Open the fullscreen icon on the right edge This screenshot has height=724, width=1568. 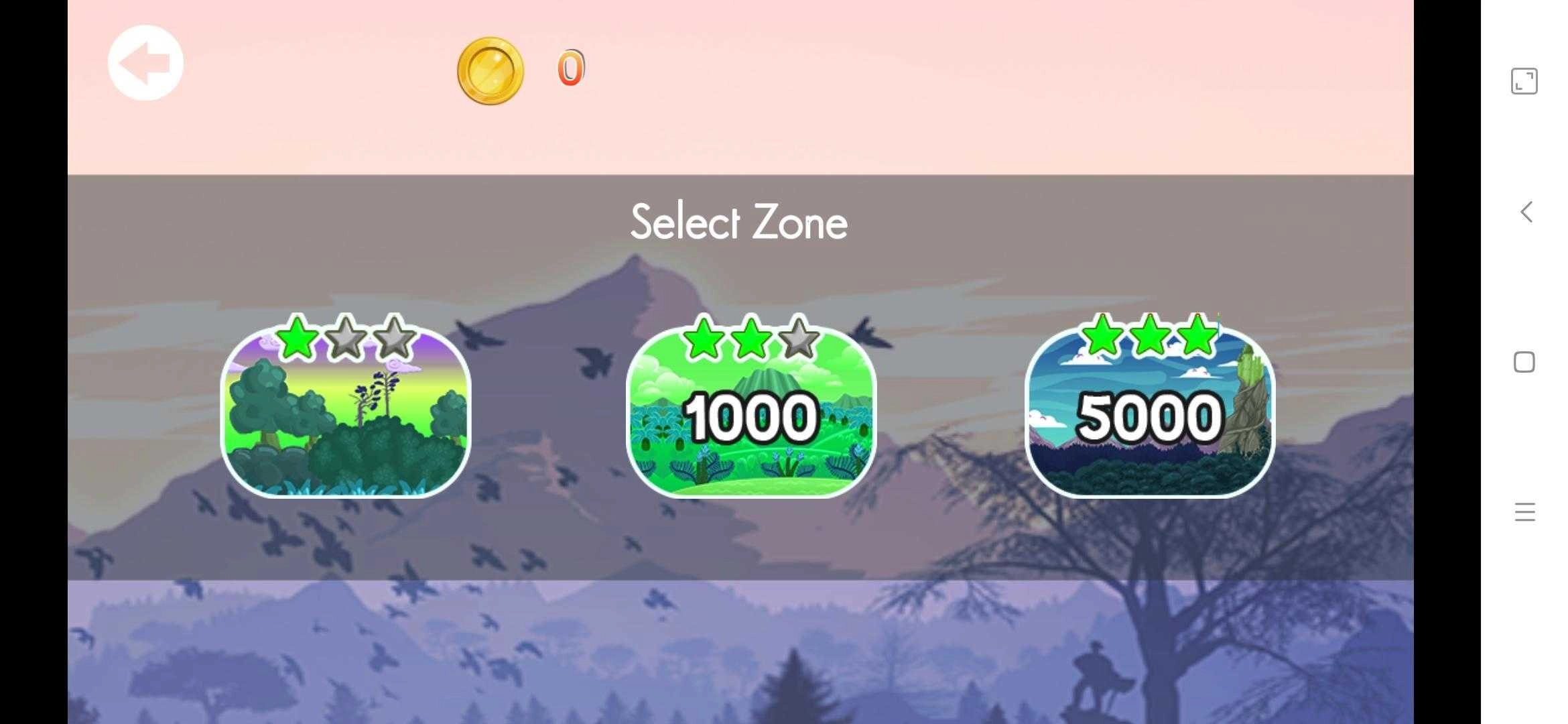(x=1524, y=82)
